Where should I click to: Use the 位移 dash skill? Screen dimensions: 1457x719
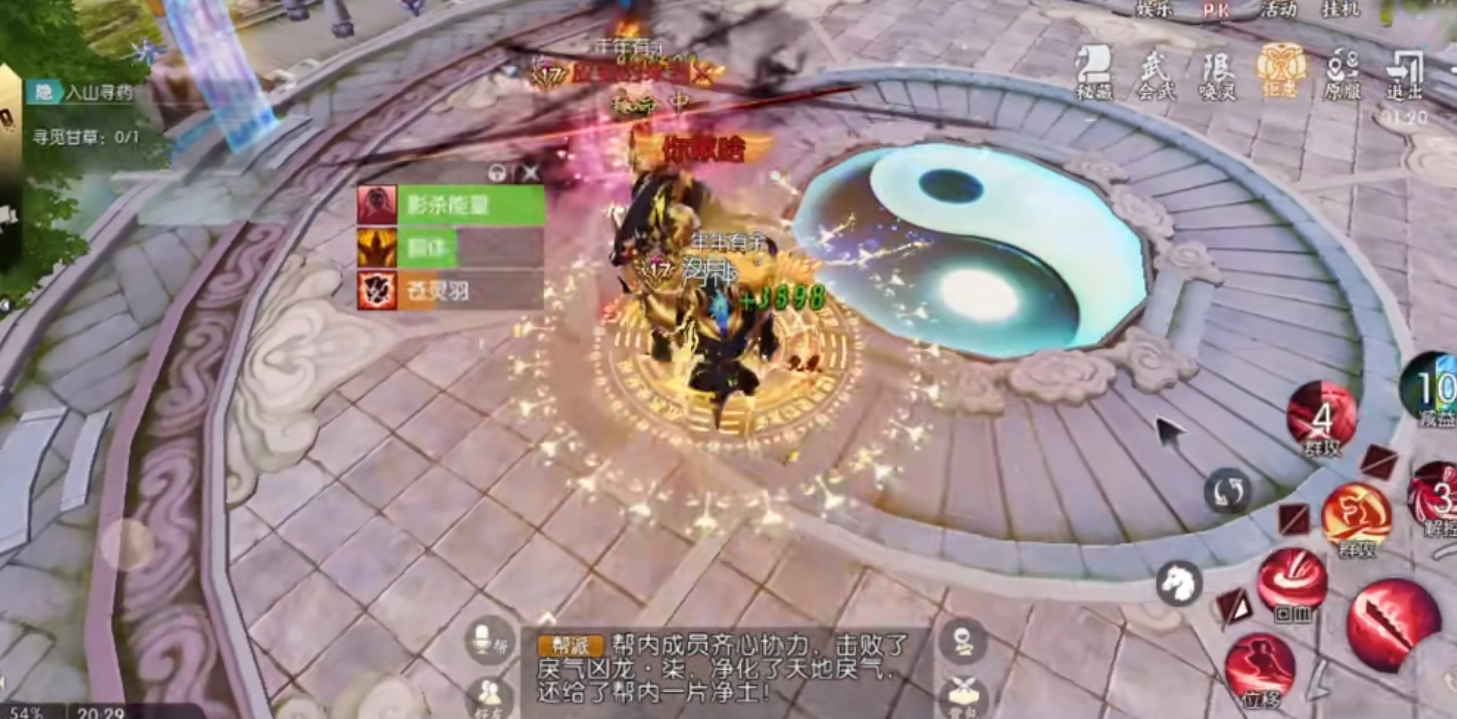tap(1260, 665)
